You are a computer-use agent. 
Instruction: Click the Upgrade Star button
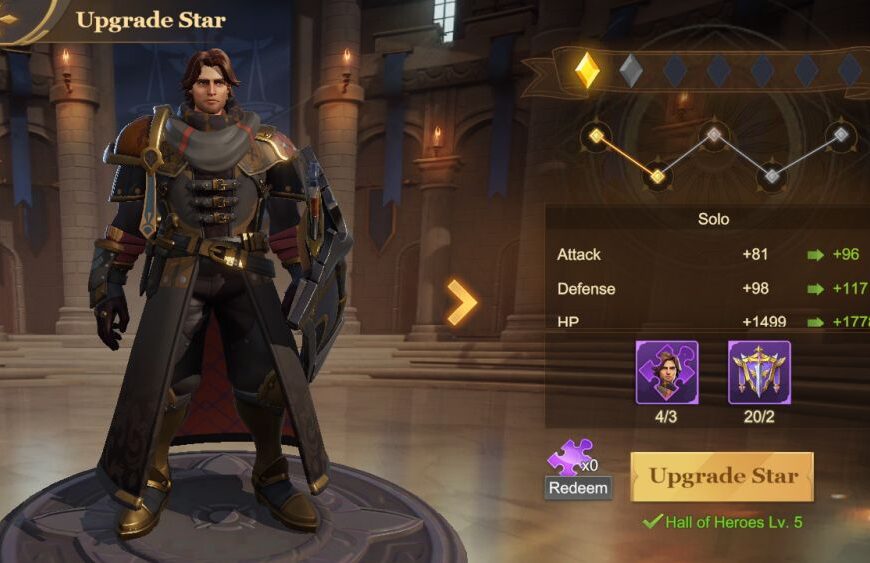(722, 476)
